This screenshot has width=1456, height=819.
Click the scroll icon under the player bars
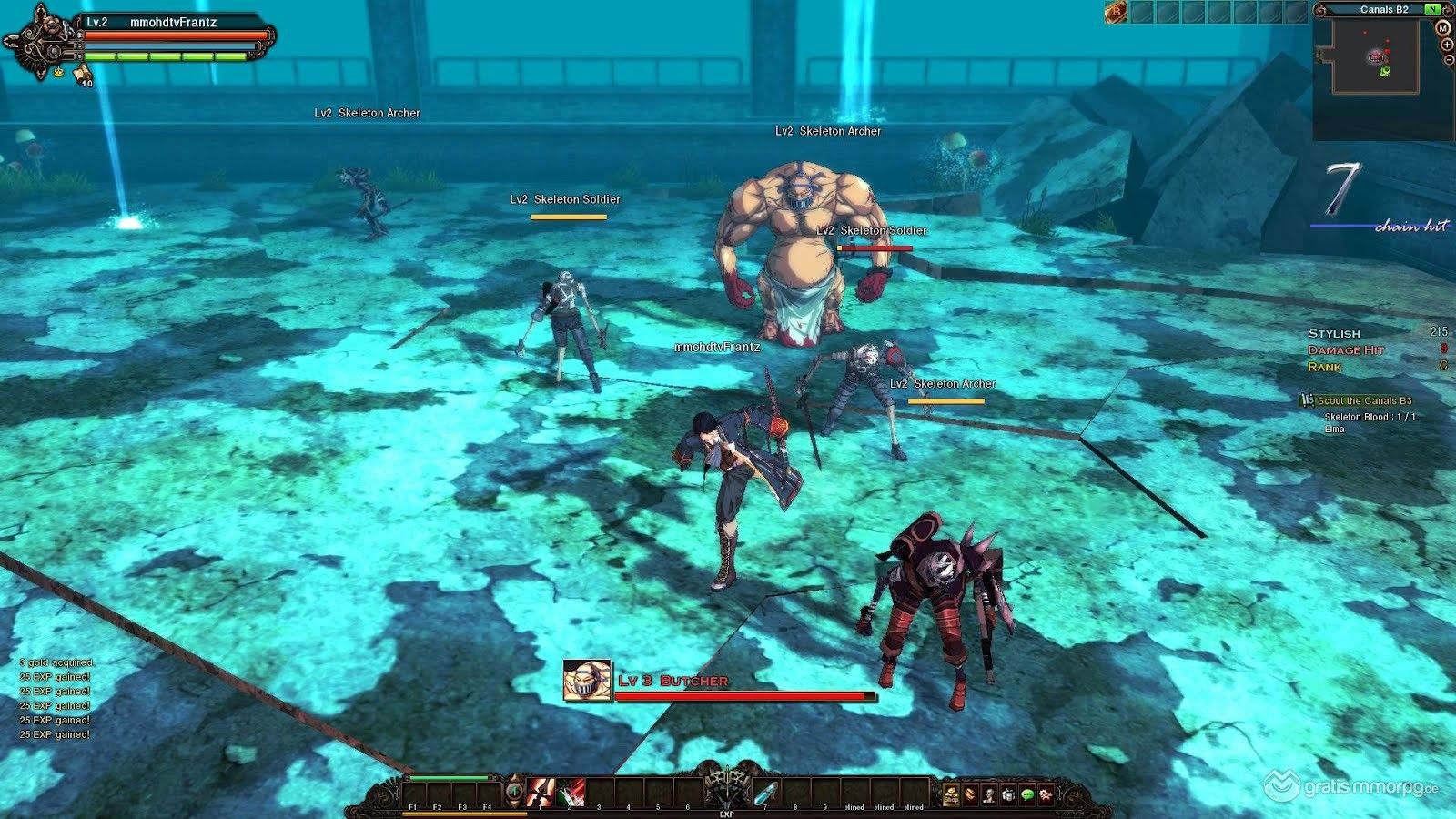[81, 72]
